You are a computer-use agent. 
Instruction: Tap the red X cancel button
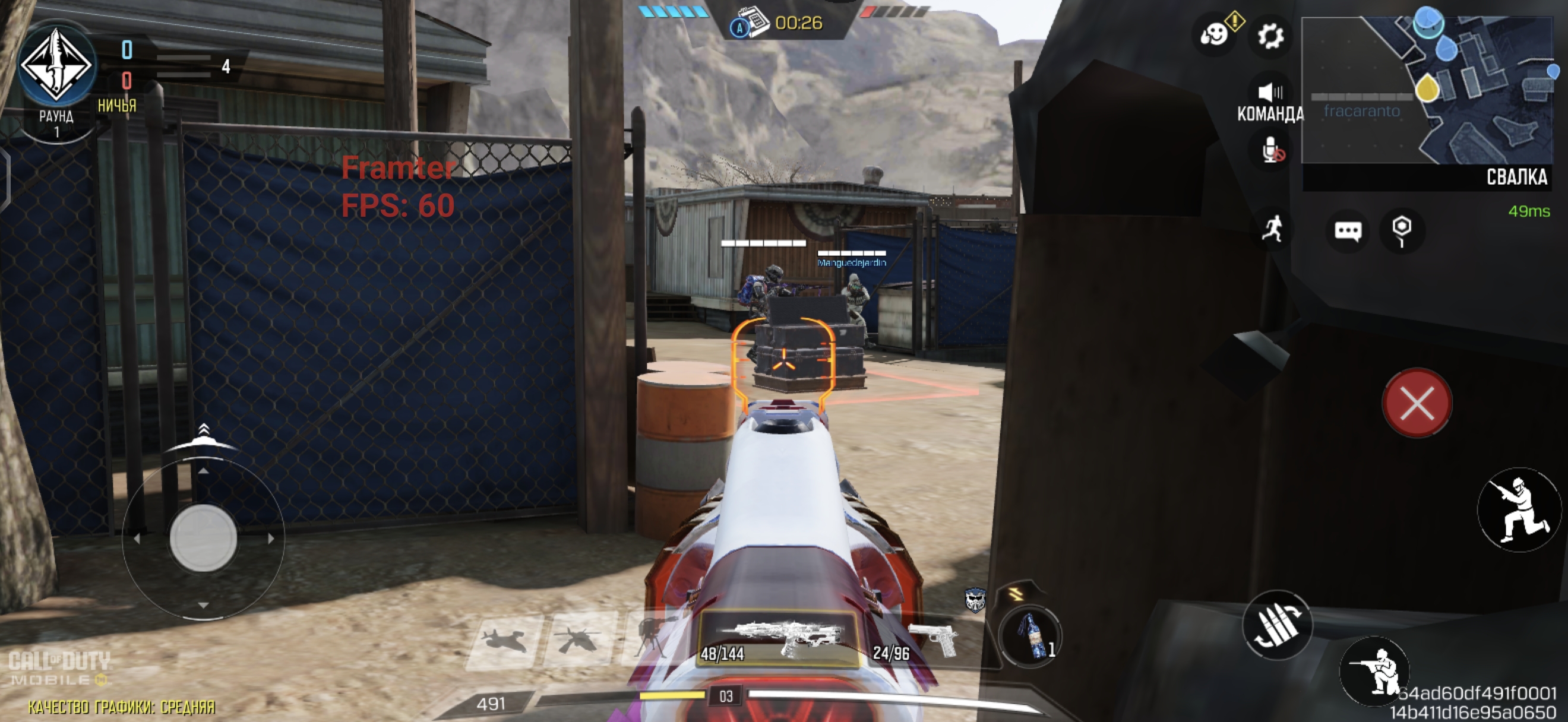point(1417,403)
